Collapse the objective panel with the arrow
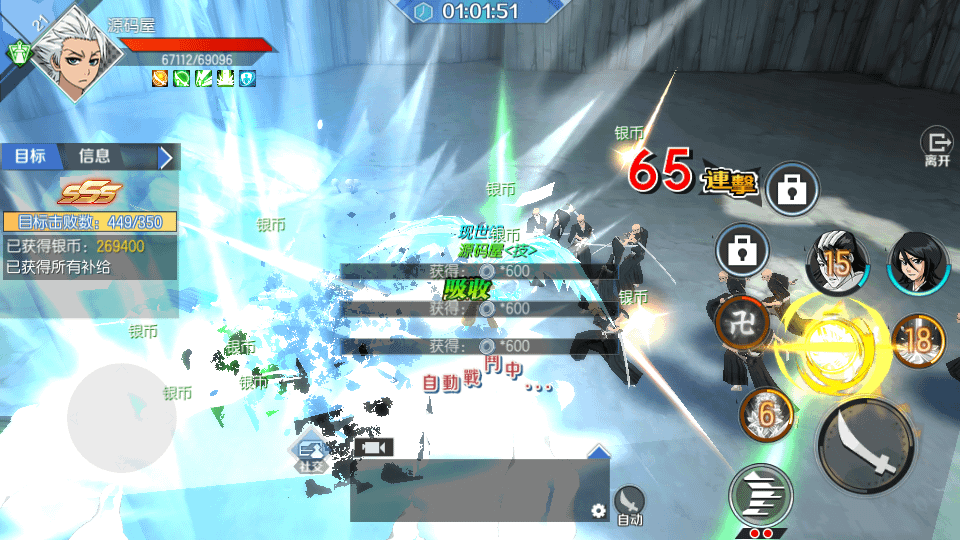 pyautogui.click(x=167, y=157)
